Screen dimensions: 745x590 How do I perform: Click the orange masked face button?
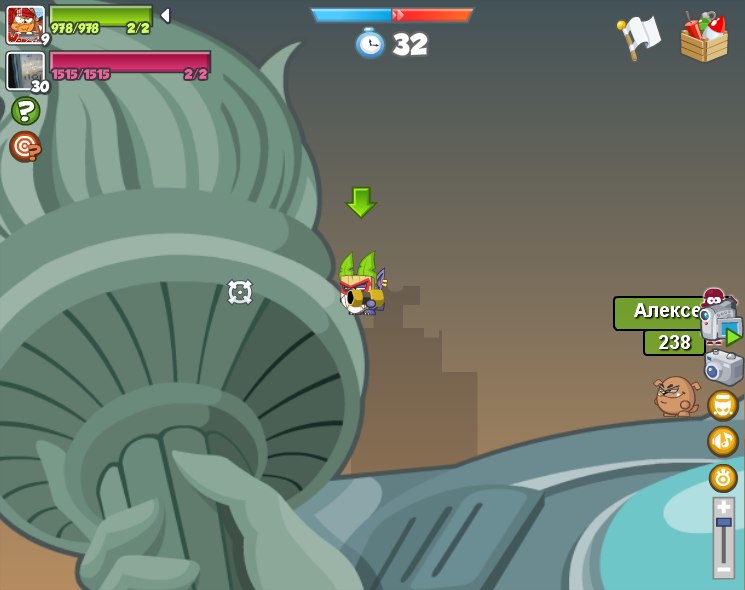723,405
